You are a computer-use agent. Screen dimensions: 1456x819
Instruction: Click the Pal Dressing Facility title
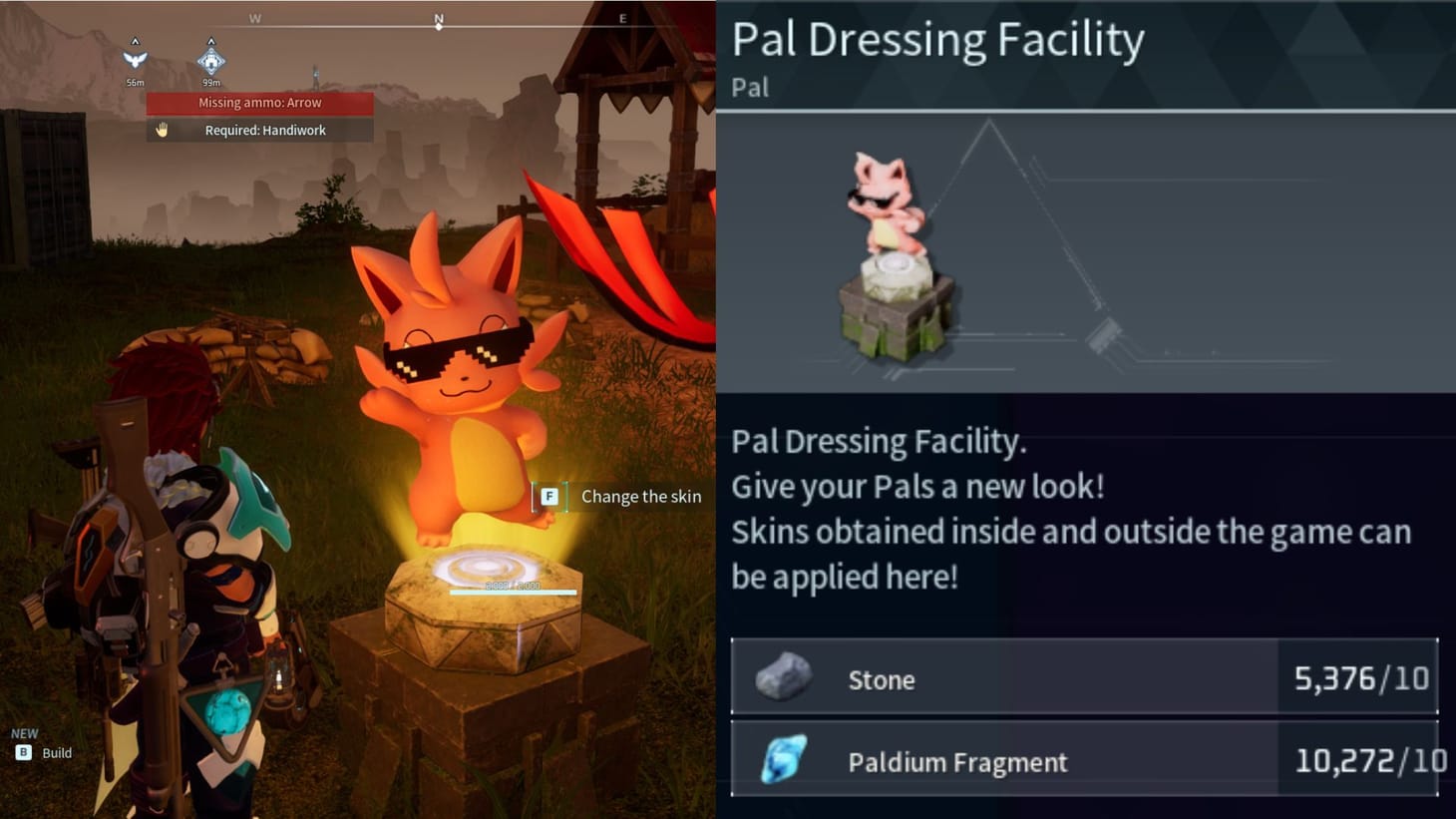pyautogui.click(x=938, y=39)
